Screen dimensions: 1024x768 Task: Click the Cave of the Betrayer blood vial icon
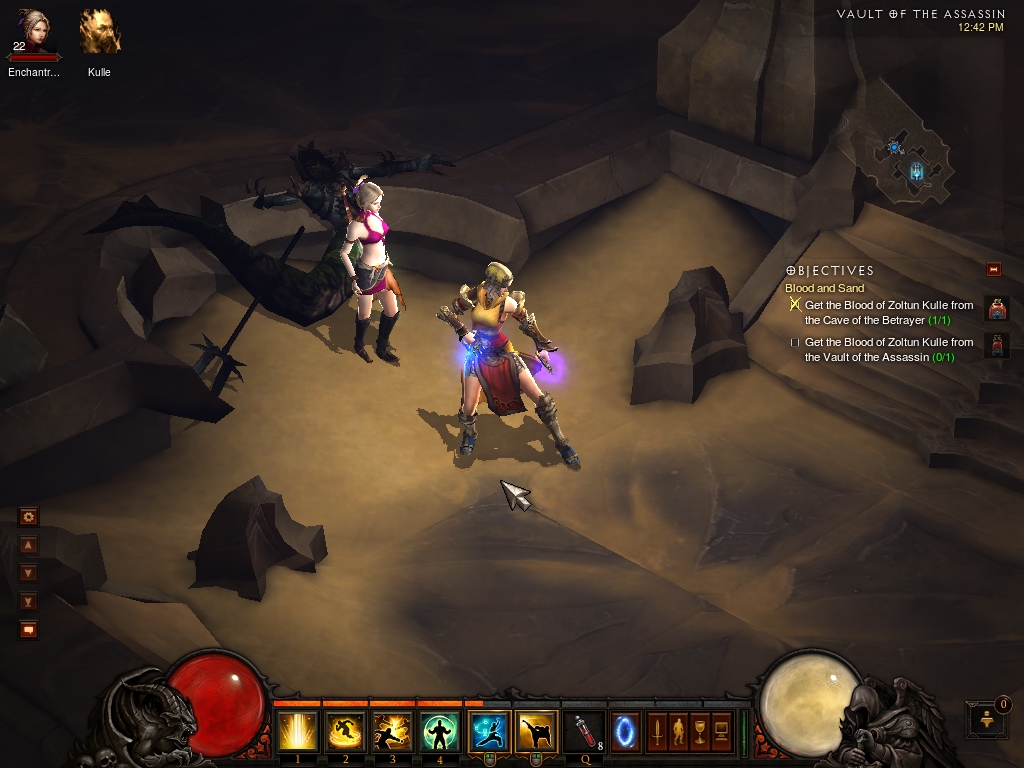point(996,309)
